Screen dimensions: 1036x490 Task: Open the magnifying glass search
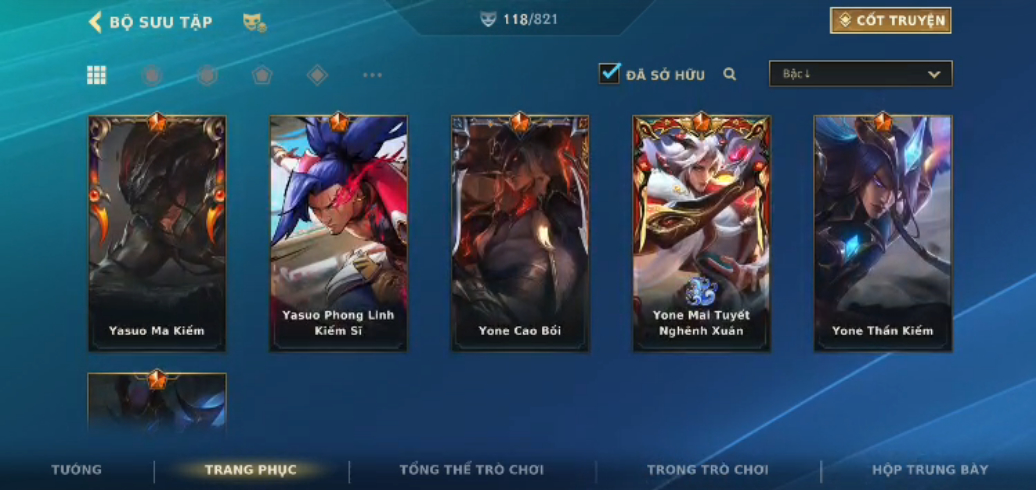(x=730, y=74)
